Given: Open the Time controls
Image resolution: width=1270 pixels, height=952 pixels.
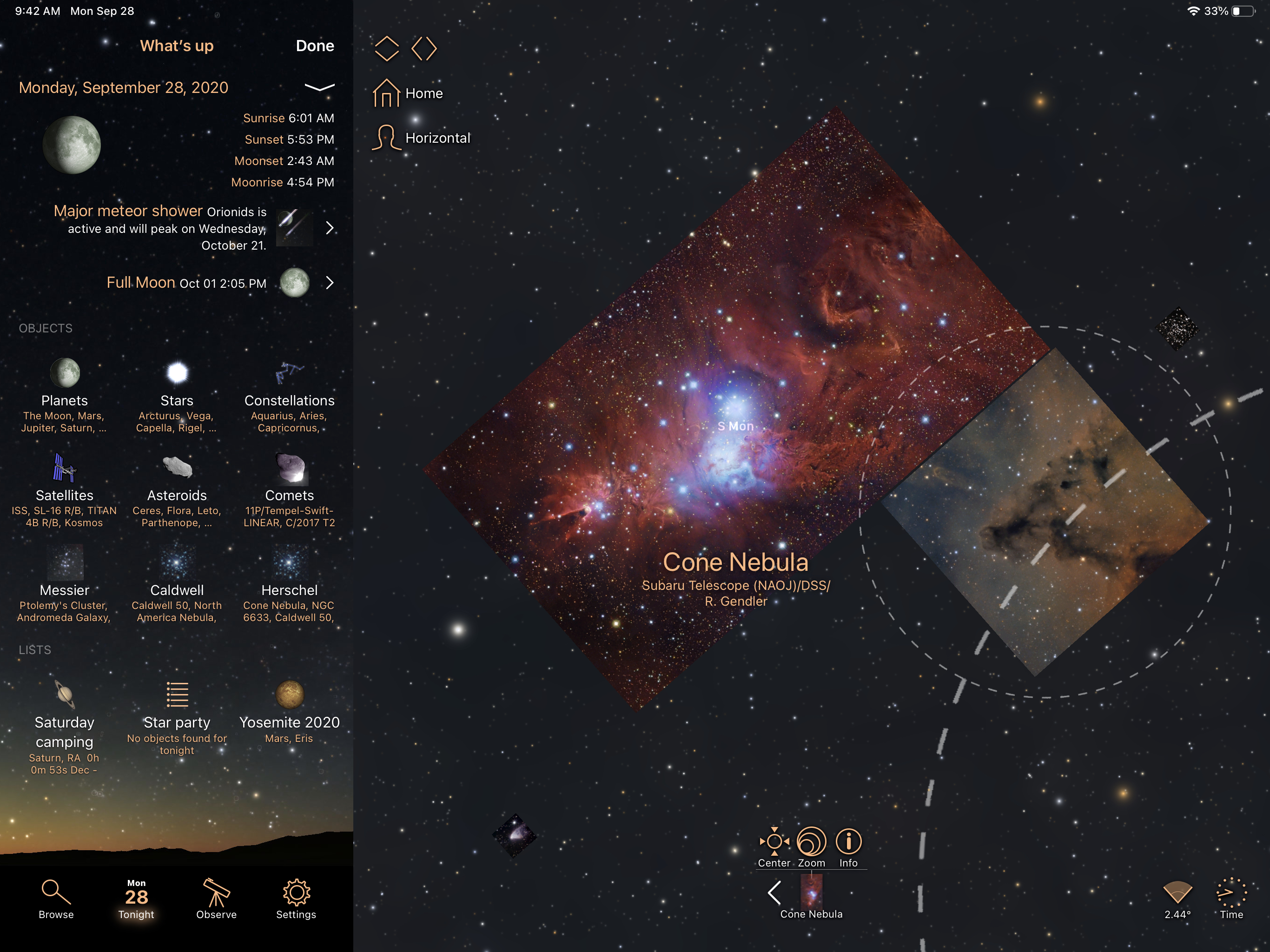Looking at the screenshot, I should pyautogui.click(x=1231, y=899).
